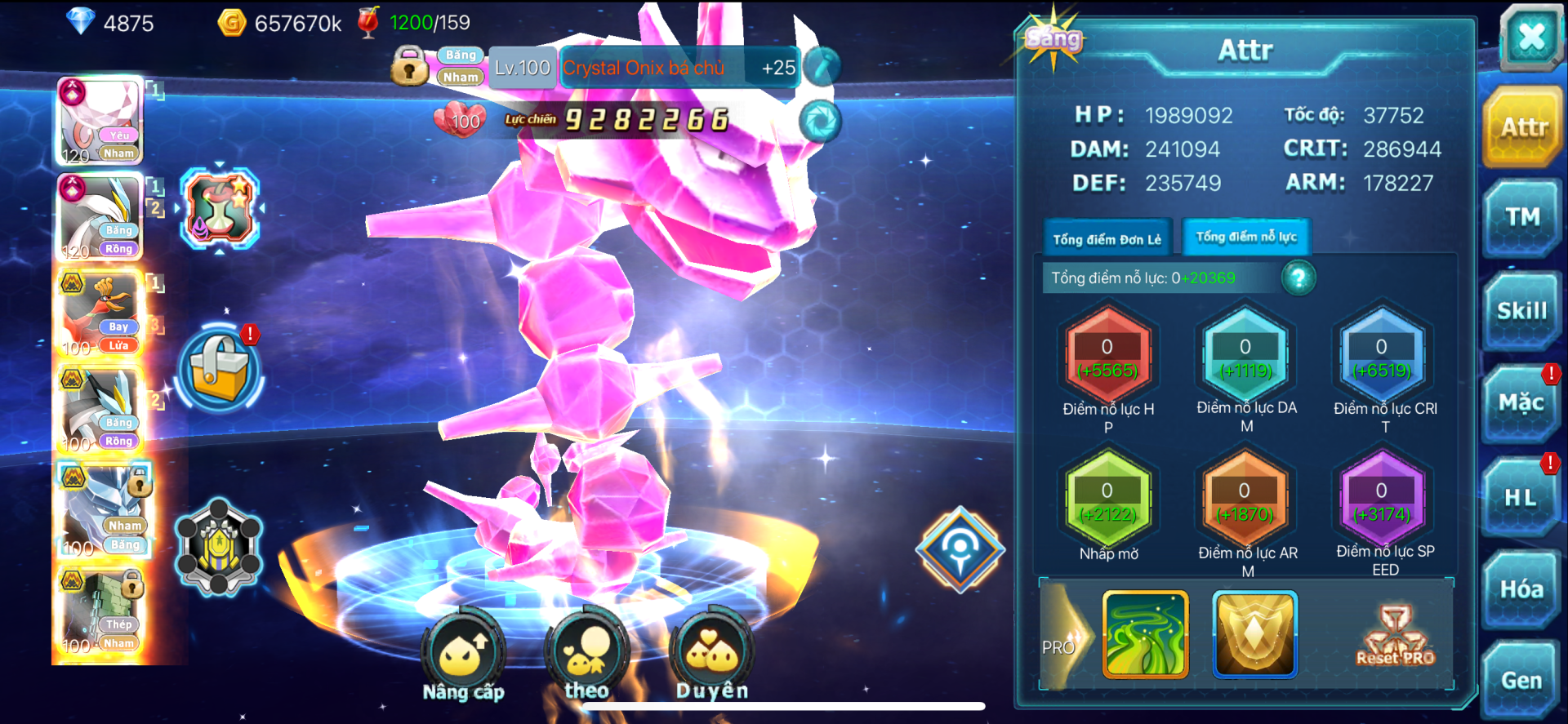The height and width of the screenshot is (724, 1568).
Task: Click the question mark help icon
Action: 1298,278
